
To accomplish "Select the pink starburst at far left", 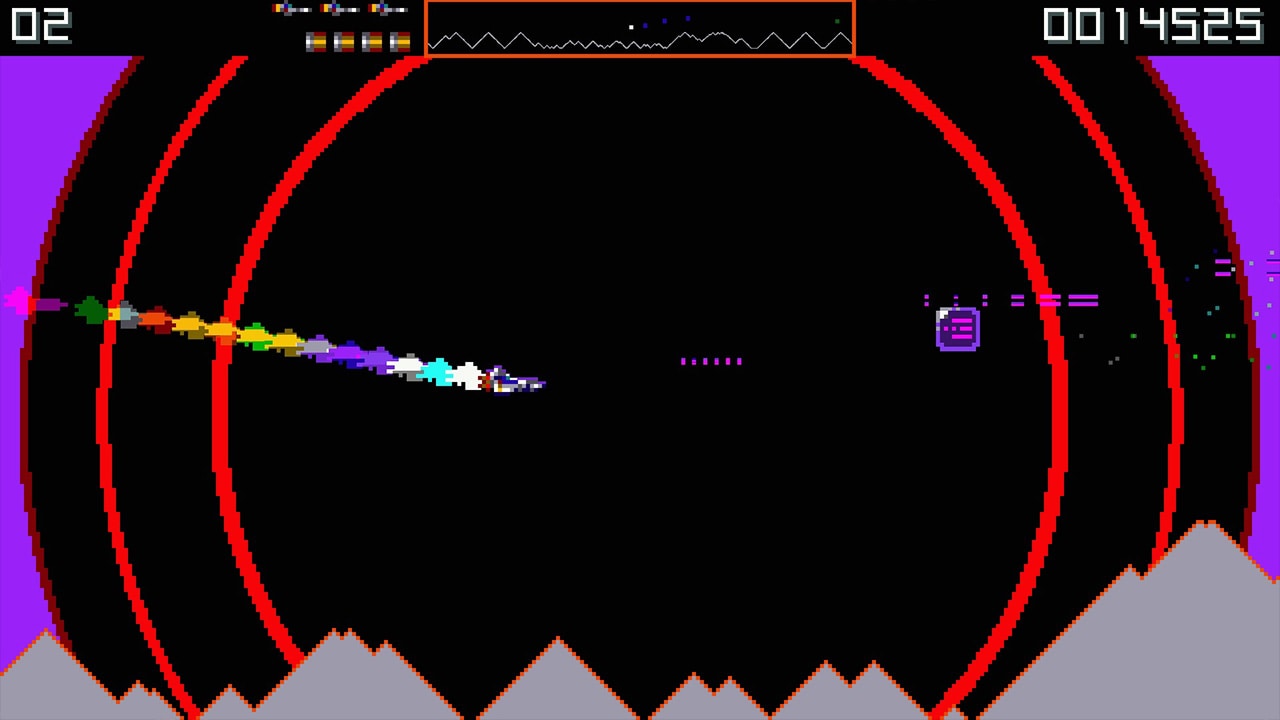I will [18, 301].
